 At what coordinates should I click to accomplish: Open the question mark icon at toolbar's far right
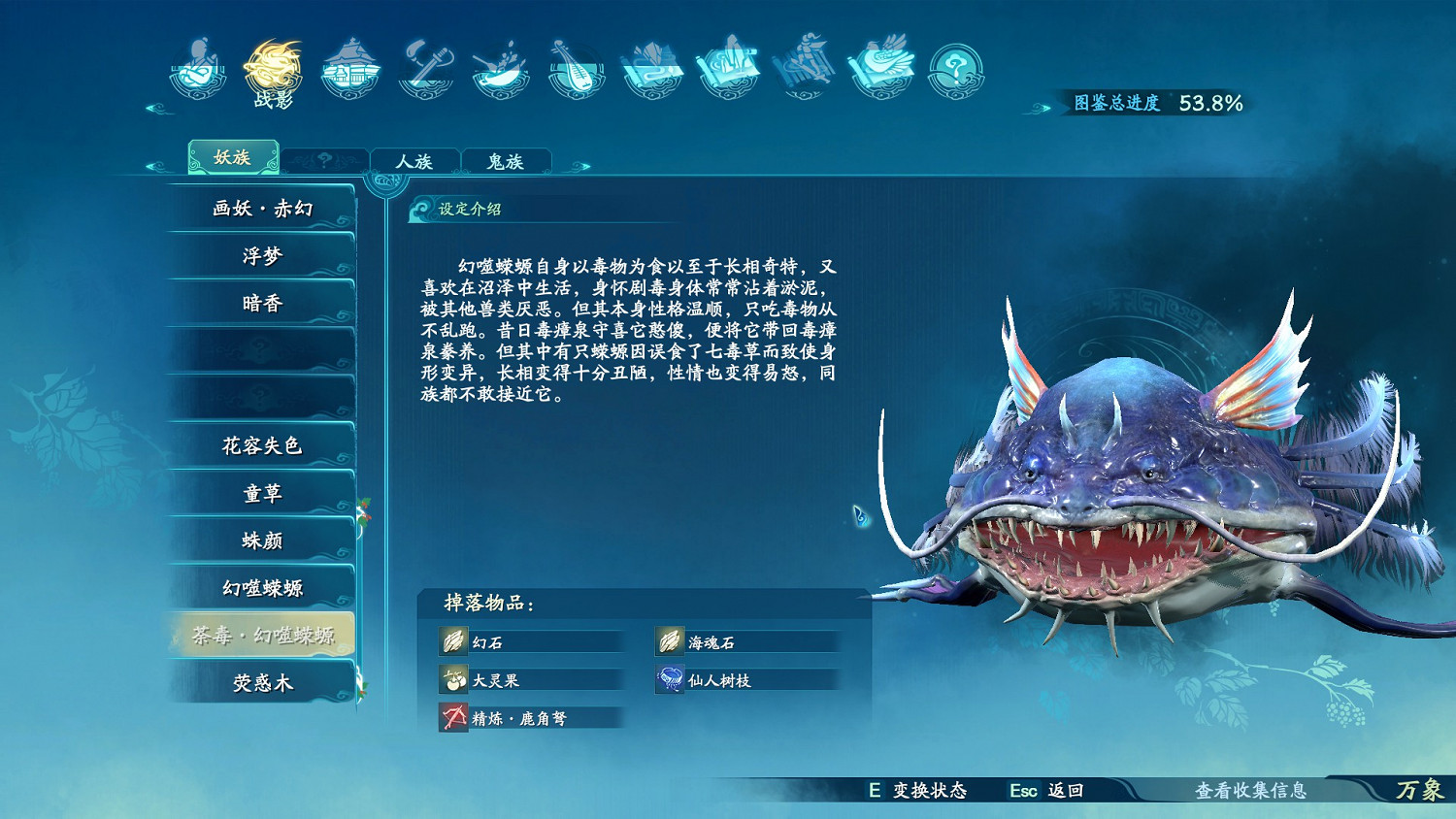point(954,68)
